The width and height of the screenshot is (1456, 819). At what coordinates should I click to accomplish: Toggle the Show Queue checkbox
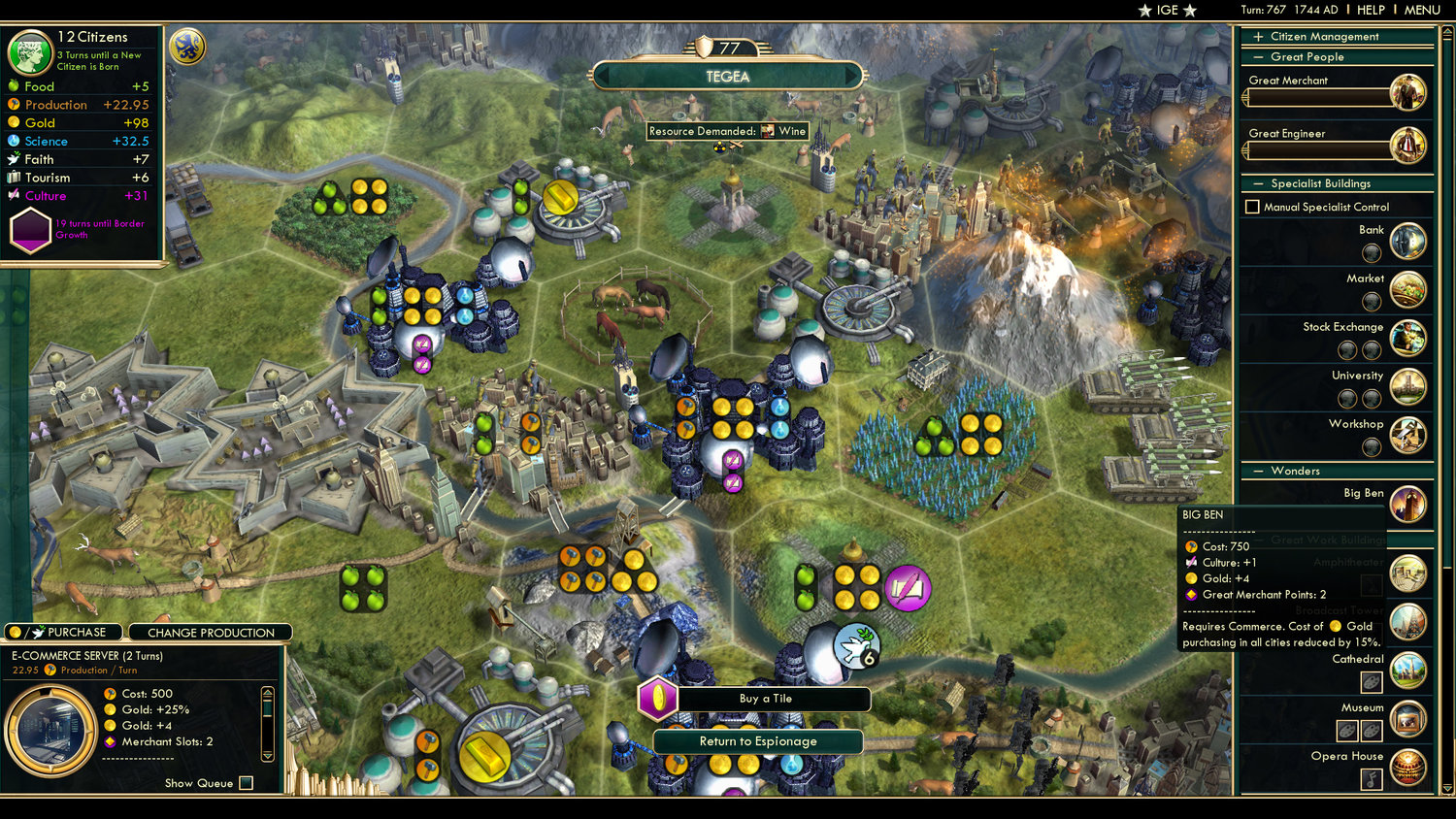(246, 783)
